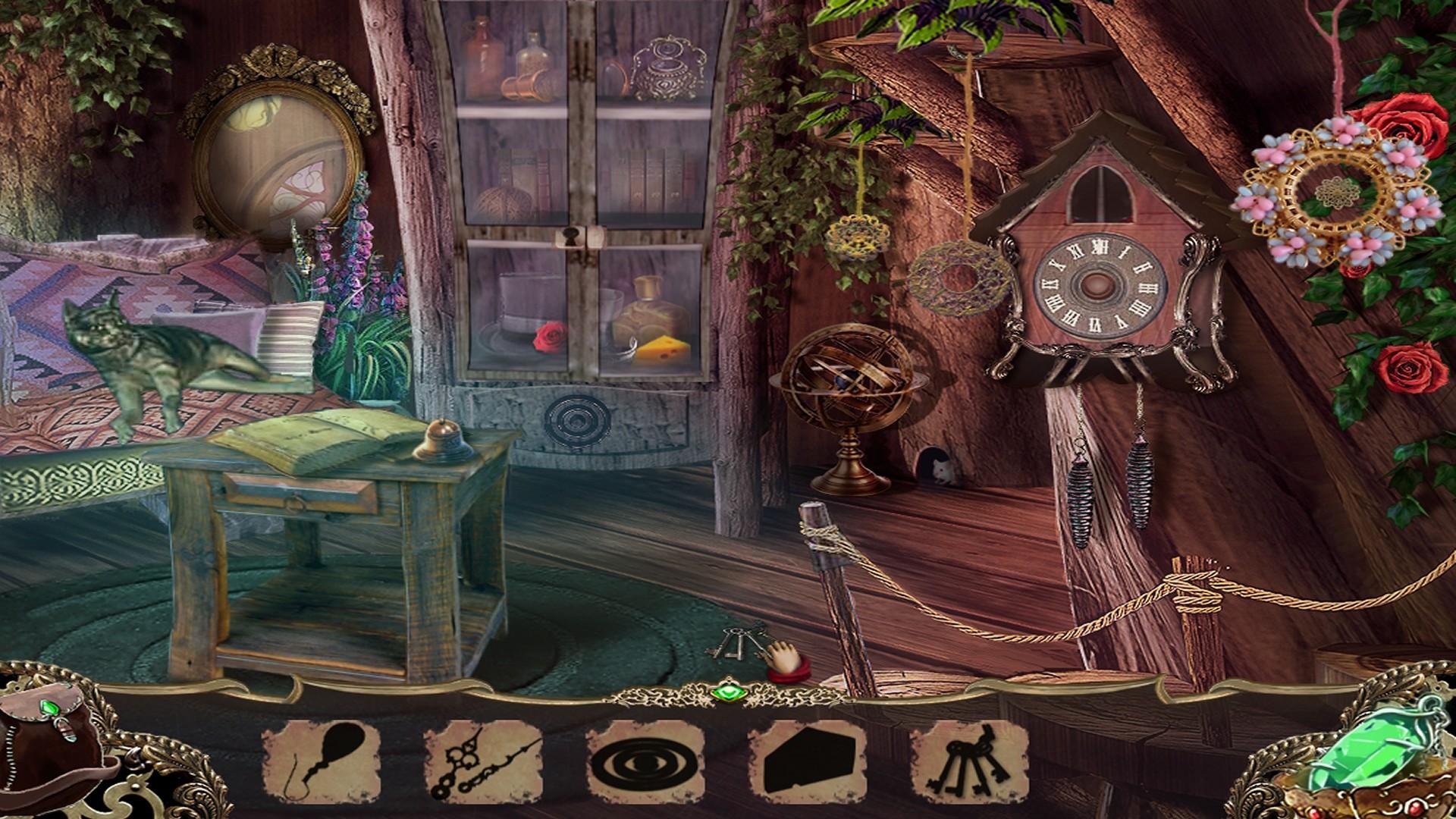The height and width of the screenshot is (819, 1456).
Task: Toggle the small green gem on panel
Action: [729, 692]
